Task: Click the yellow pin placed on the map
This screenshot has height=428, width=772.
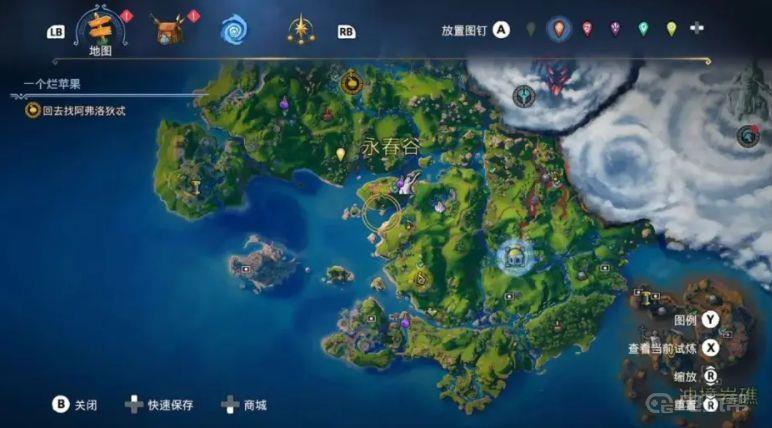Action: (341, 154)
